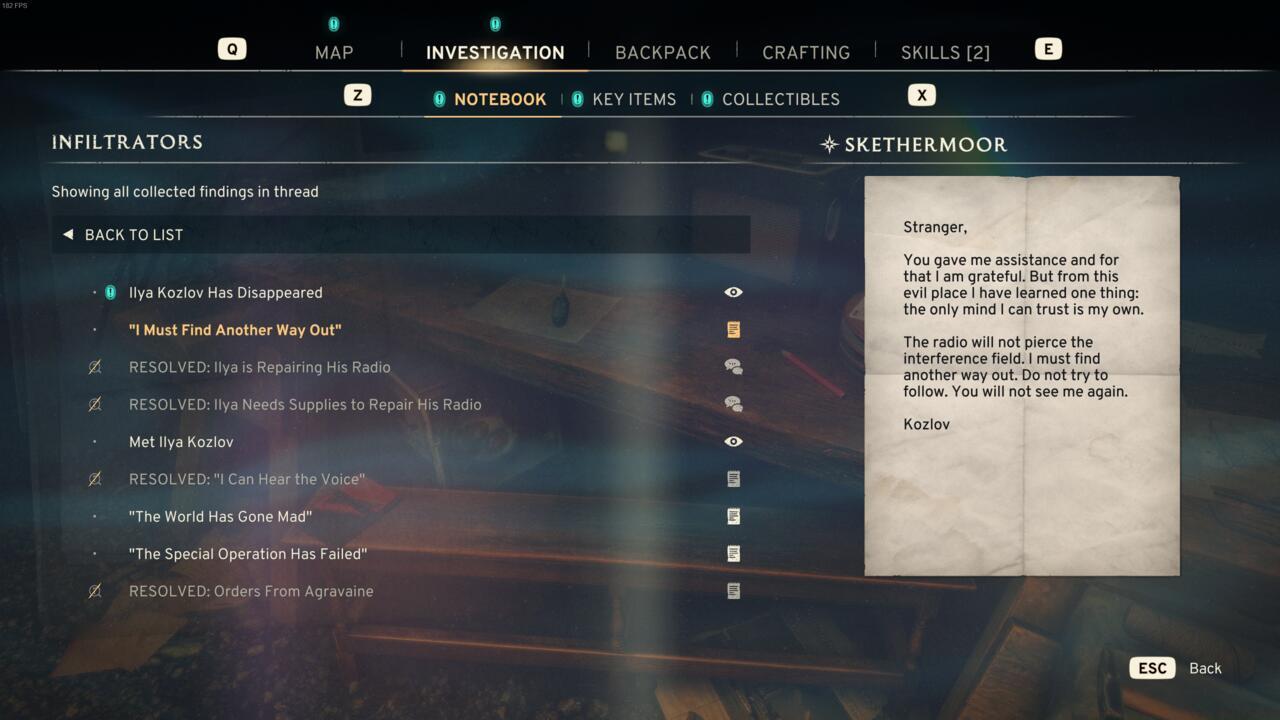The width and height of the screenshot is (1280, 720).
Task: View resolved Orders From Agravaine entry
Action: (251, 591)
